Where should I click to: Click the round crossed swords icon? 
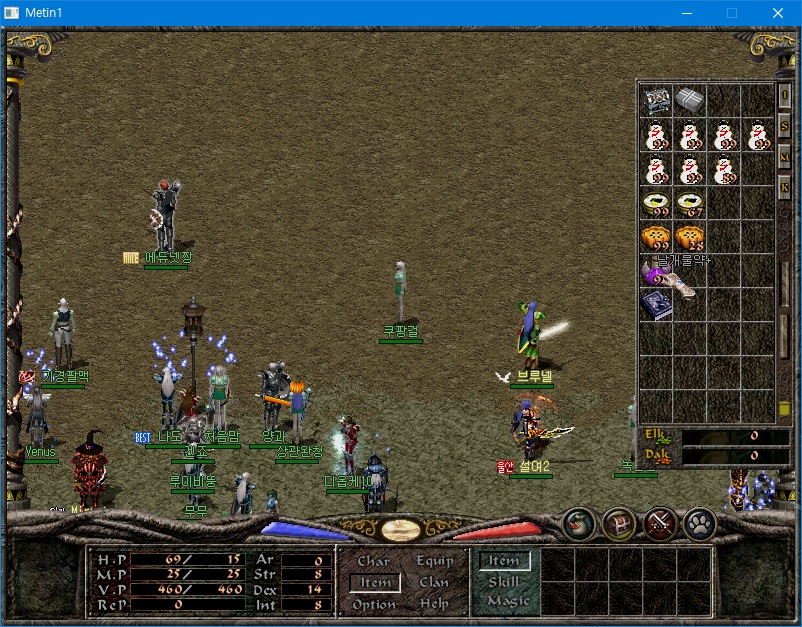[659, 523]
